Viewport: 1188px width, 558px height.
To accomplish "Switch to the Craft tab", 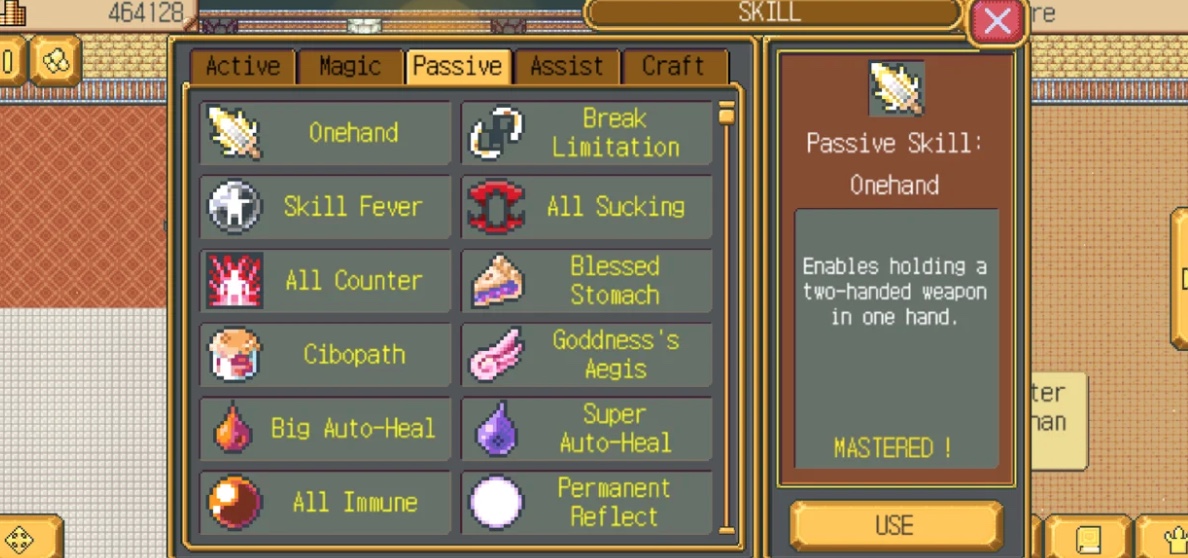I will pos(673,67).
